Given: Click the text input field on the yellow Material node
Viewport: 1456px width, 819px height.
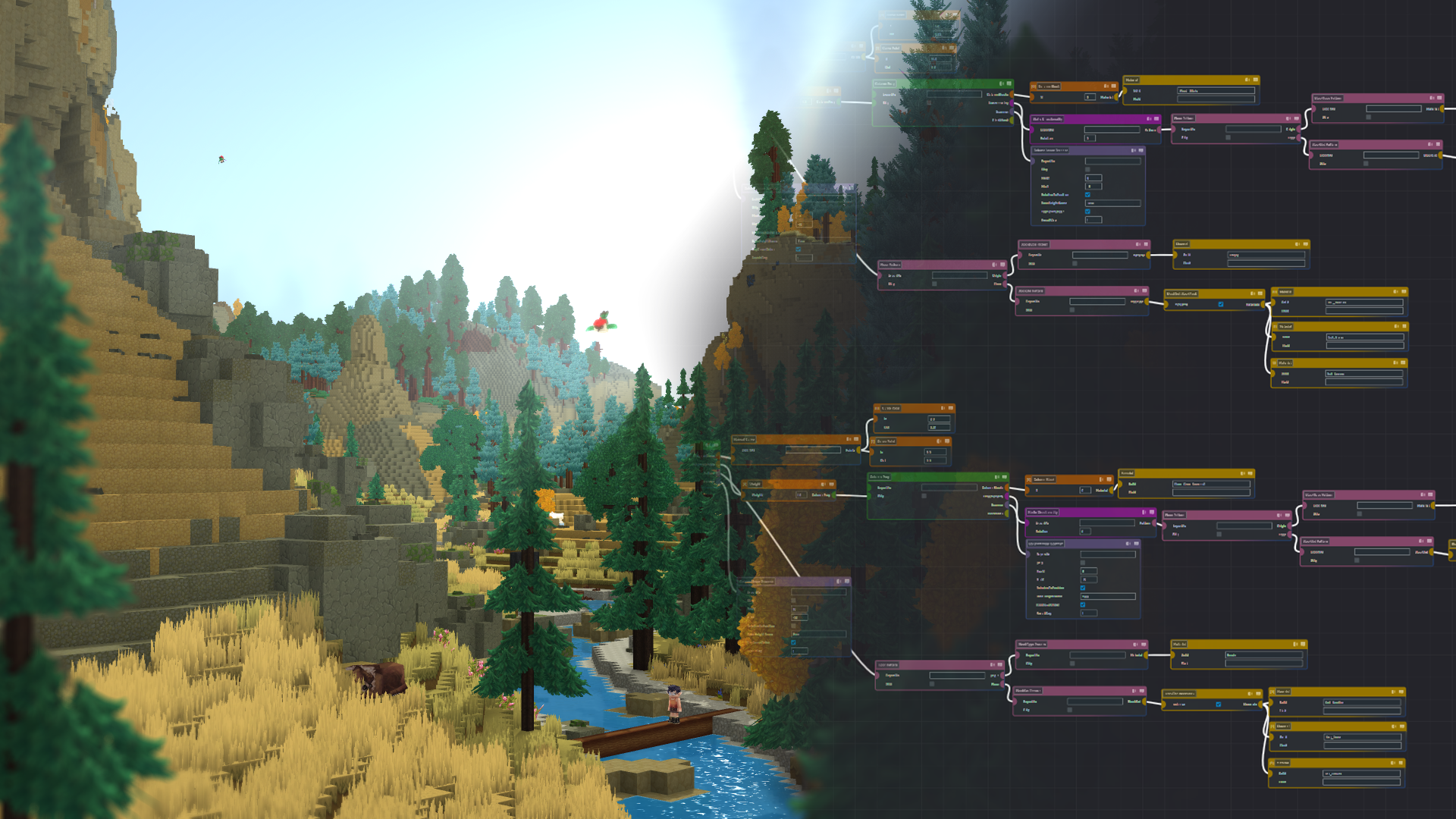Looking at the screenshot, I should click(1216, 91).
